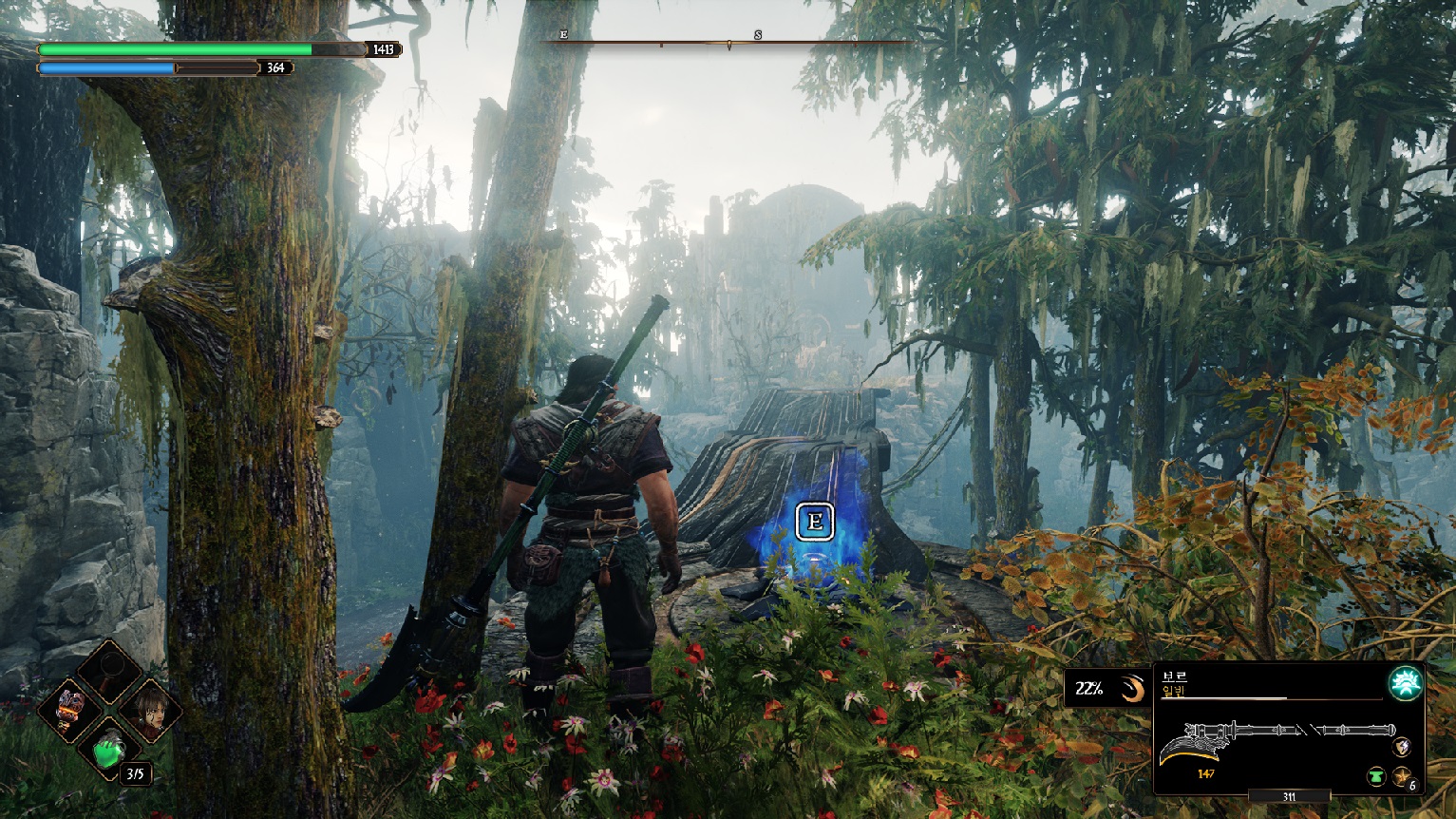This screenshot has width=1456, height=819.
Task: Select the green healing potion slot
Action: [x=109, y=747]
